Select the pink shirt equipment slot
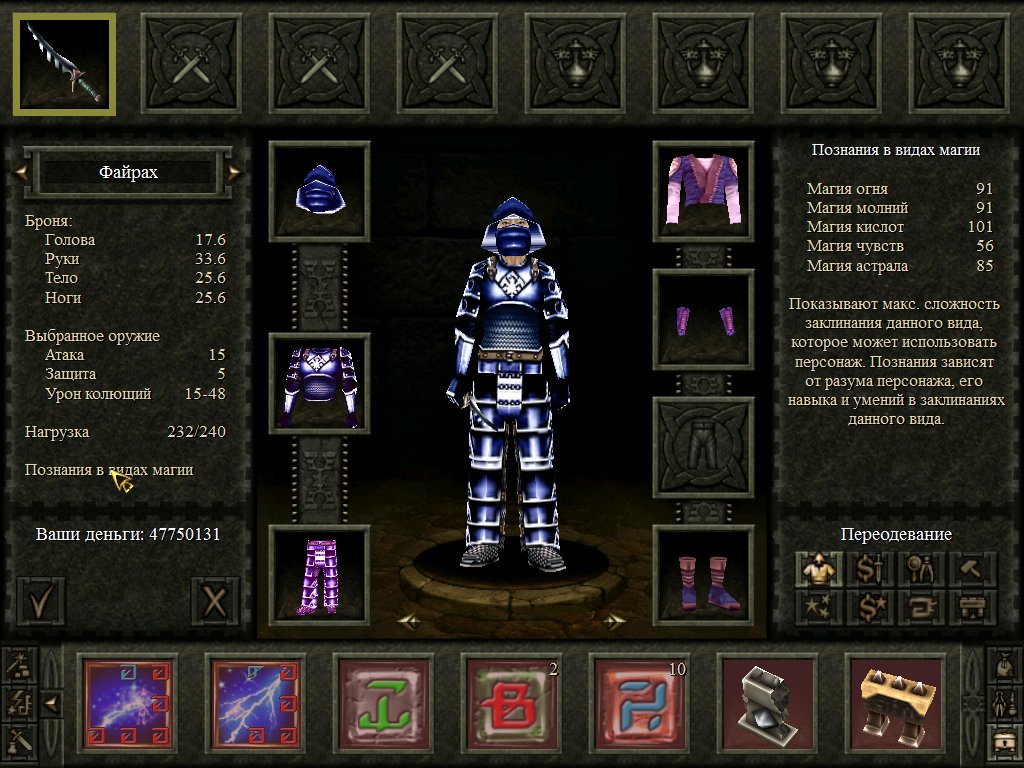Screen dimensions: 1024x768 [x=703, y=191]
